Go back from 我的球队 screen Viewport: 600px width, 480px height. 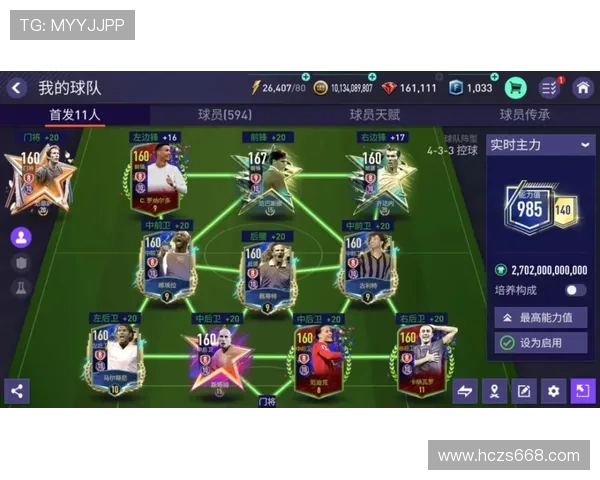(17, 88)
